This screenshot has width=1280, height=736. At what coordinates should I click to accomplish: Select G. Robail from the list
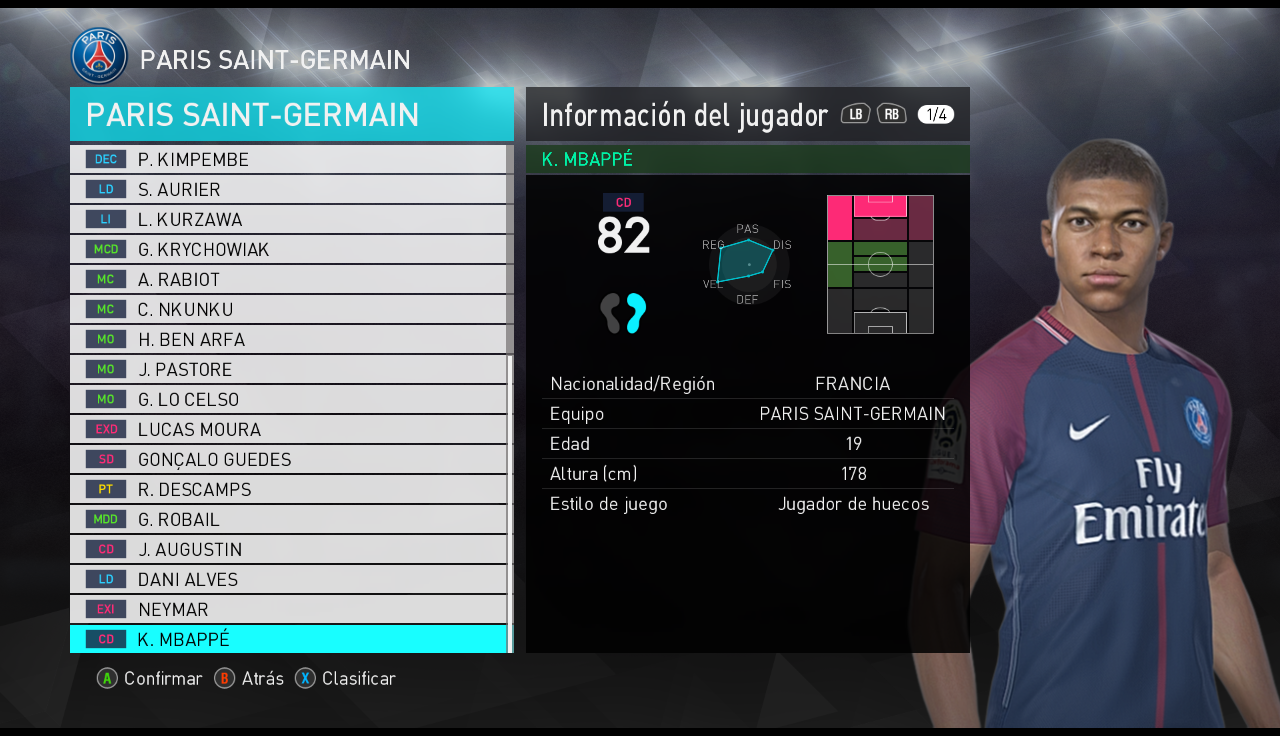[x=288, y=520]
